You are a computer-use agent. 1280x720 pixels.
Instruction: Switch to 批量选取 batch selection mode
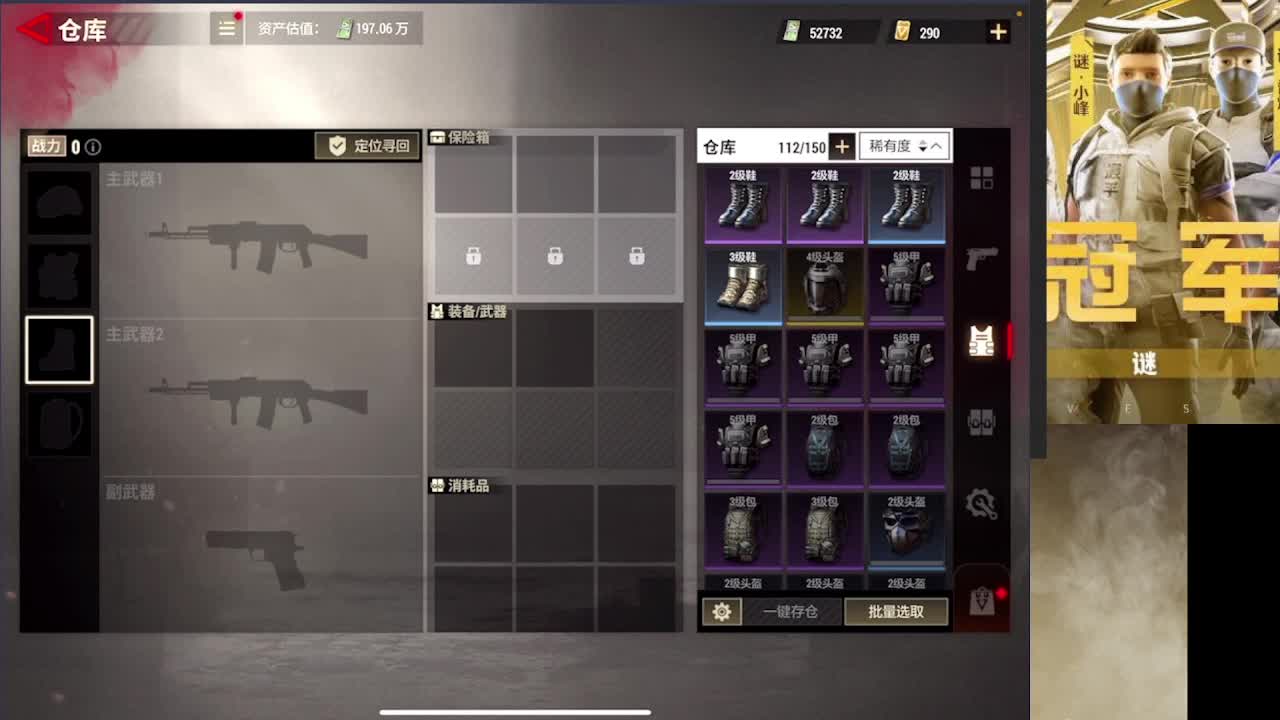(897, 612)
